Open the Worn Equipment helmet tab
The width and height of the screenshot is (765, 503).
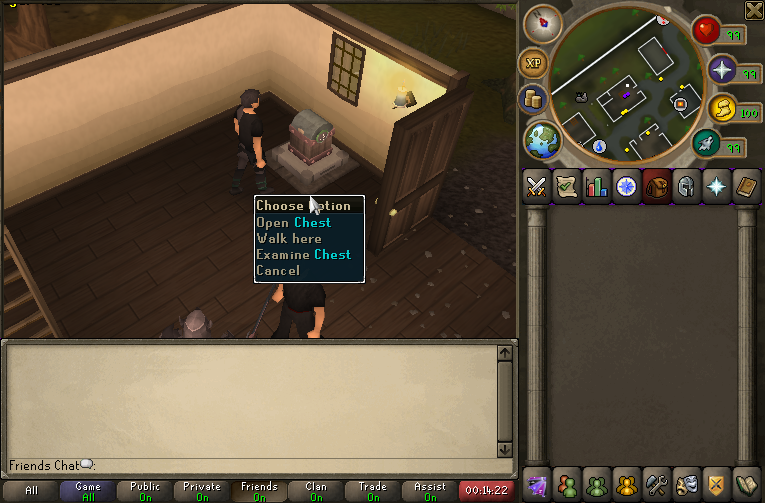[687, 187]
